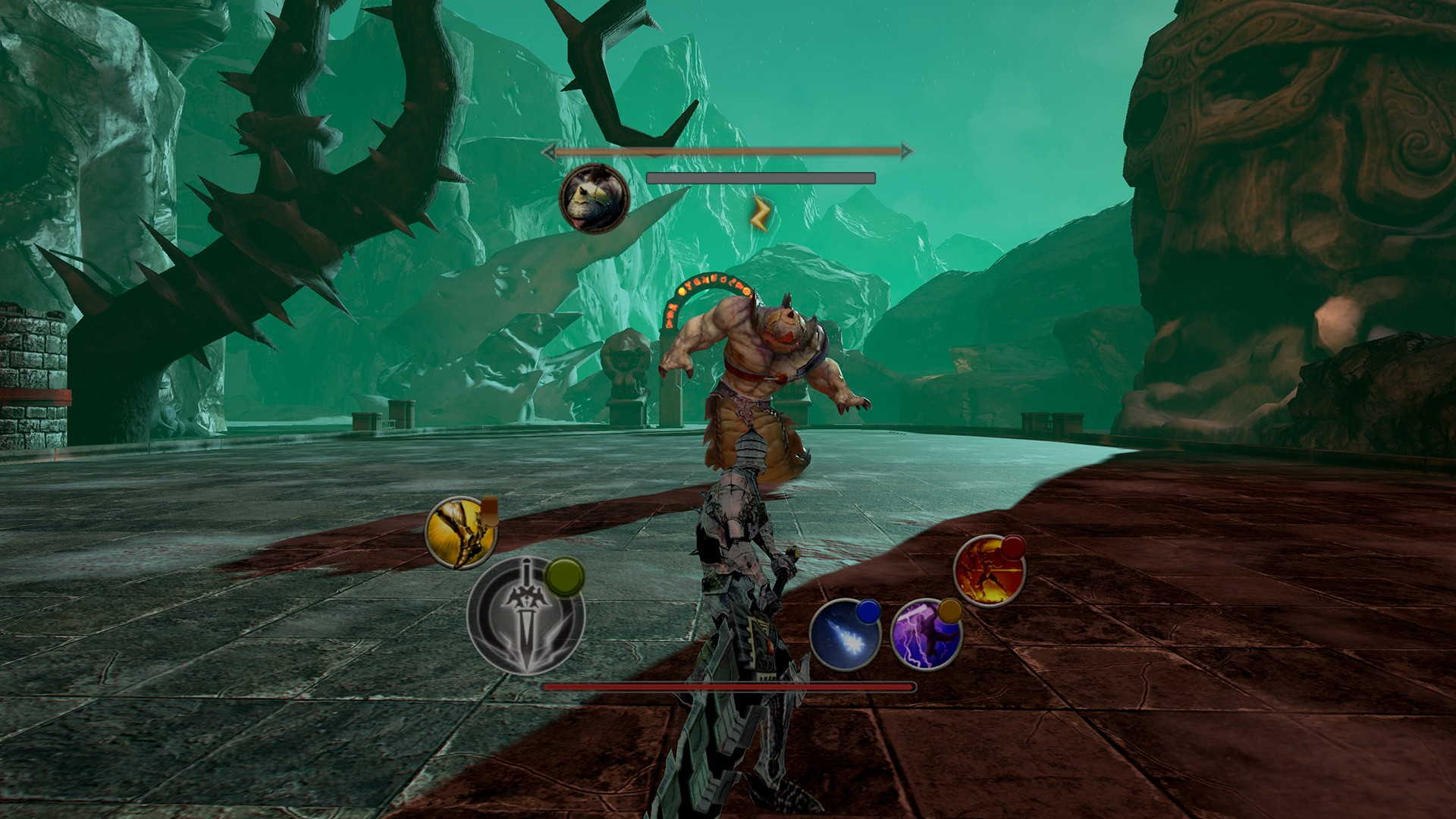Activate the golden claw ability
The image size is (1456, 819).
tap(460, 533)
